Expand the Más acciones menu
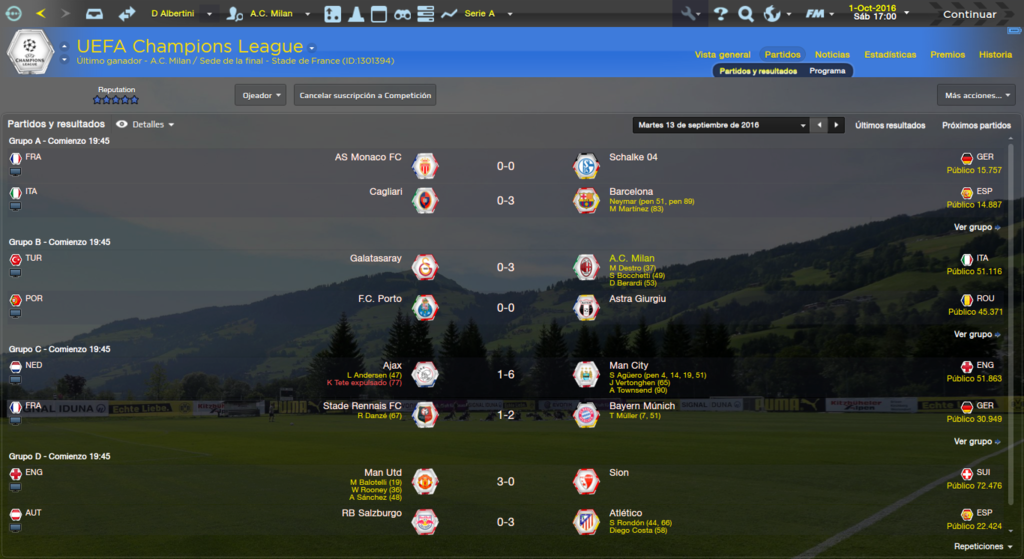The image size is (1024, 559). [x=976, y=95]
